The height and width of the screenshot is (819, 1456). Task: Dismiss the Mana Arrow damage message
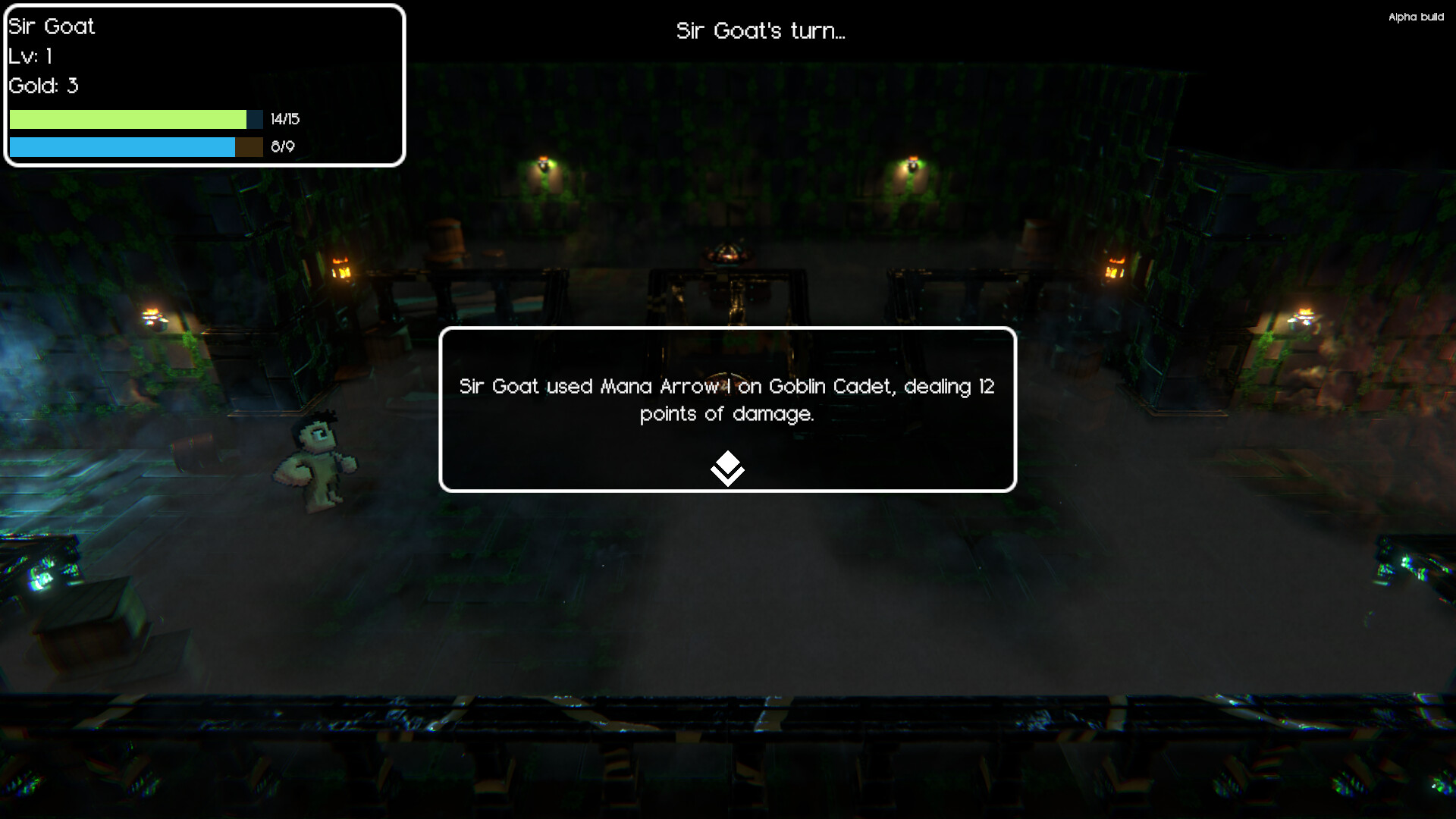tap(726, 400)
